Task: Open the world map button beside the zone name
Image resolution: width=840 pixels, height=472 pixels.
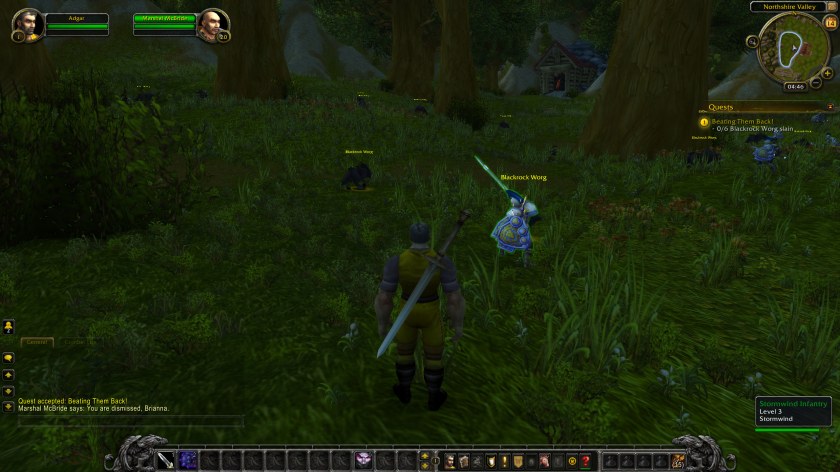Action: [833, 6]
